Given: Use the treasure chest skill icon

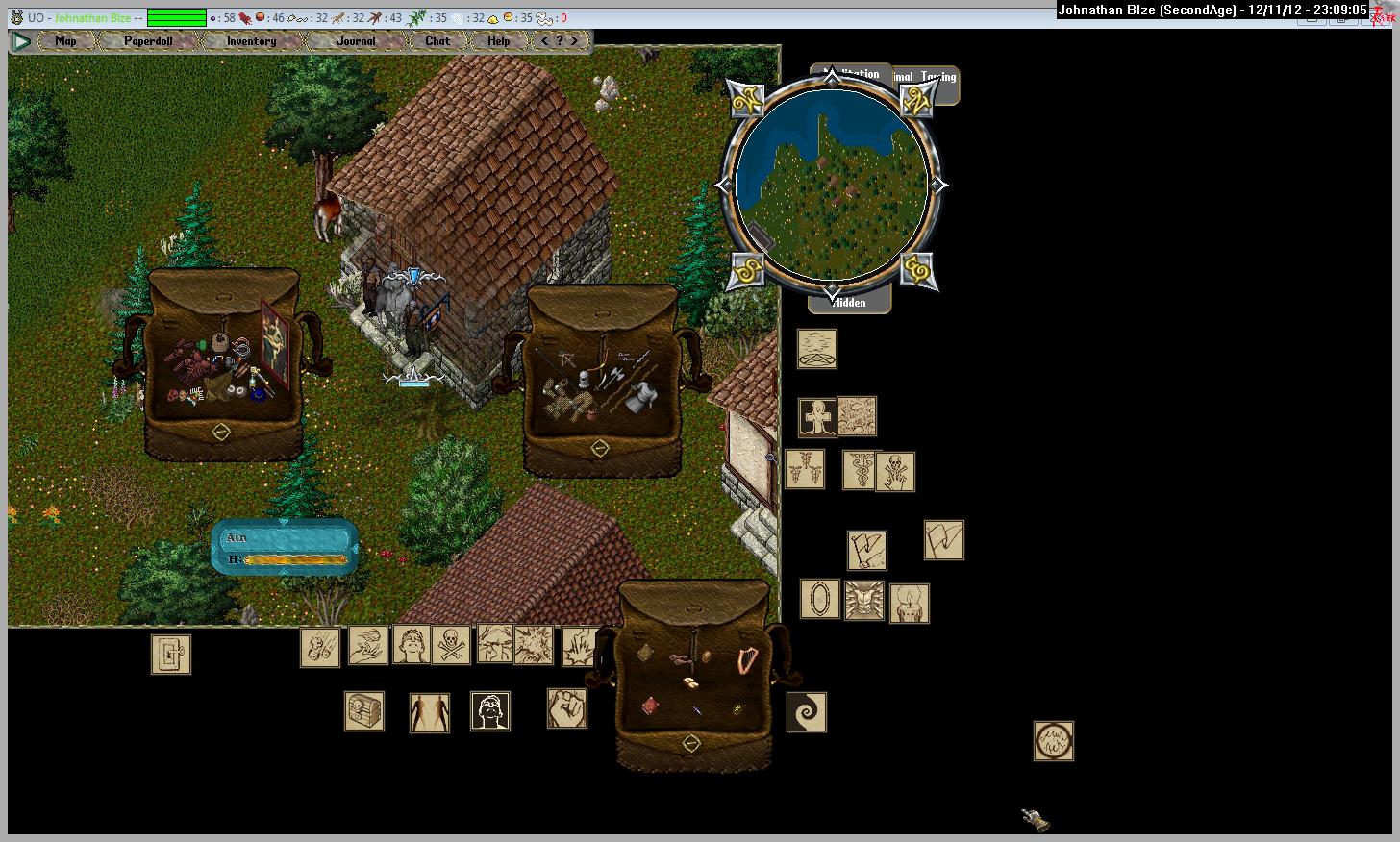Looking at the screenshot, I should [364, 711].
